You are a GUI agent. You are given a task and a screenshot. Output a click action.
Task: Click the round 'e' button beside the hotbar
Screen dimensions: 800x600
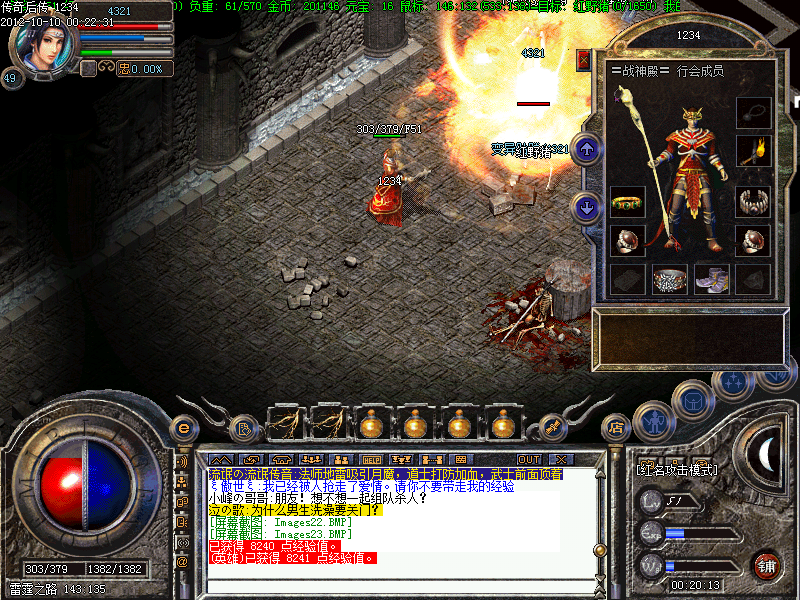coord(183,428)
